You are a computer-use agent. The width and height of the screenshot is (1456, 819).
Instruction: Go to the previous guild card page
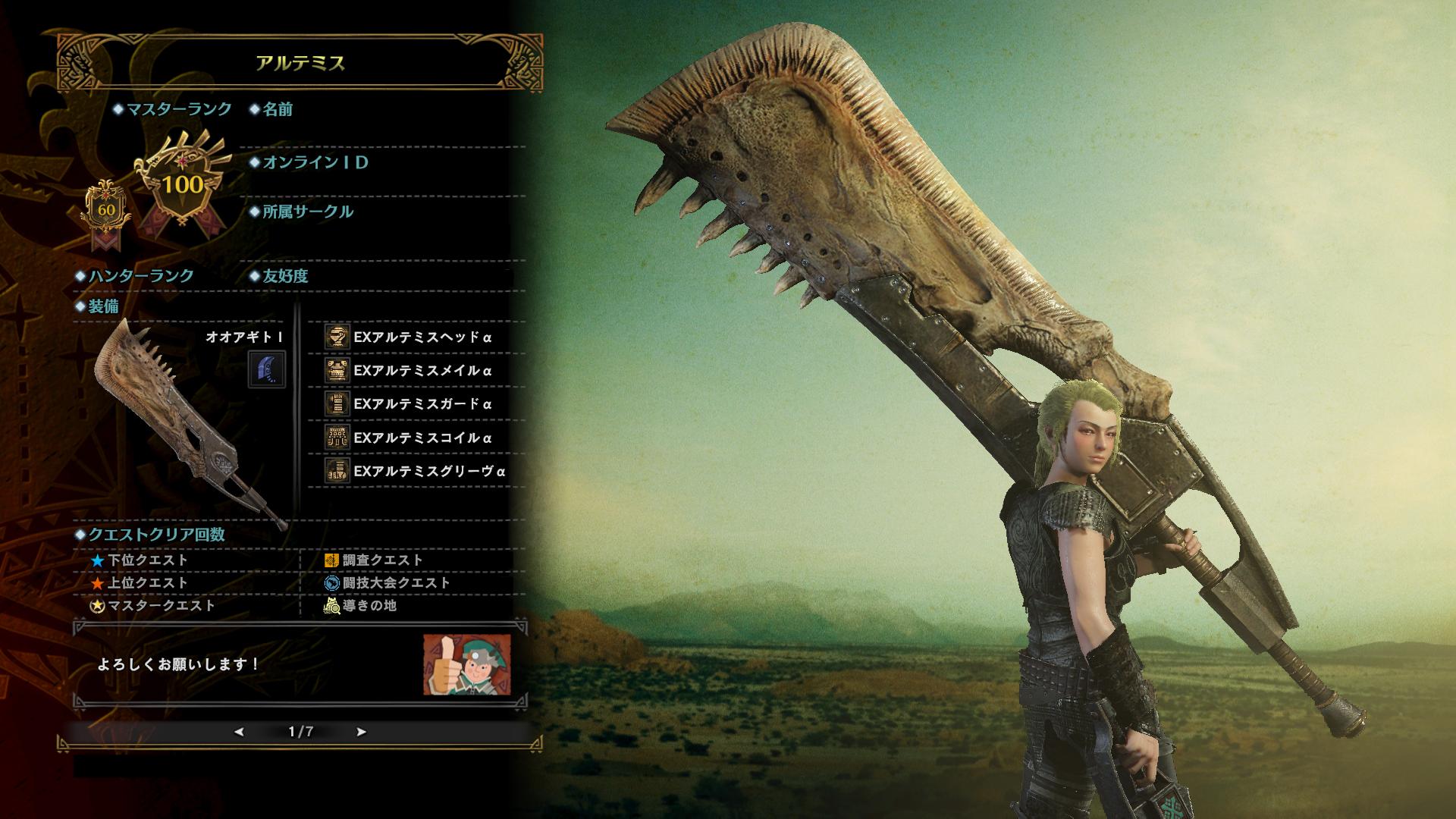(240, 732)
